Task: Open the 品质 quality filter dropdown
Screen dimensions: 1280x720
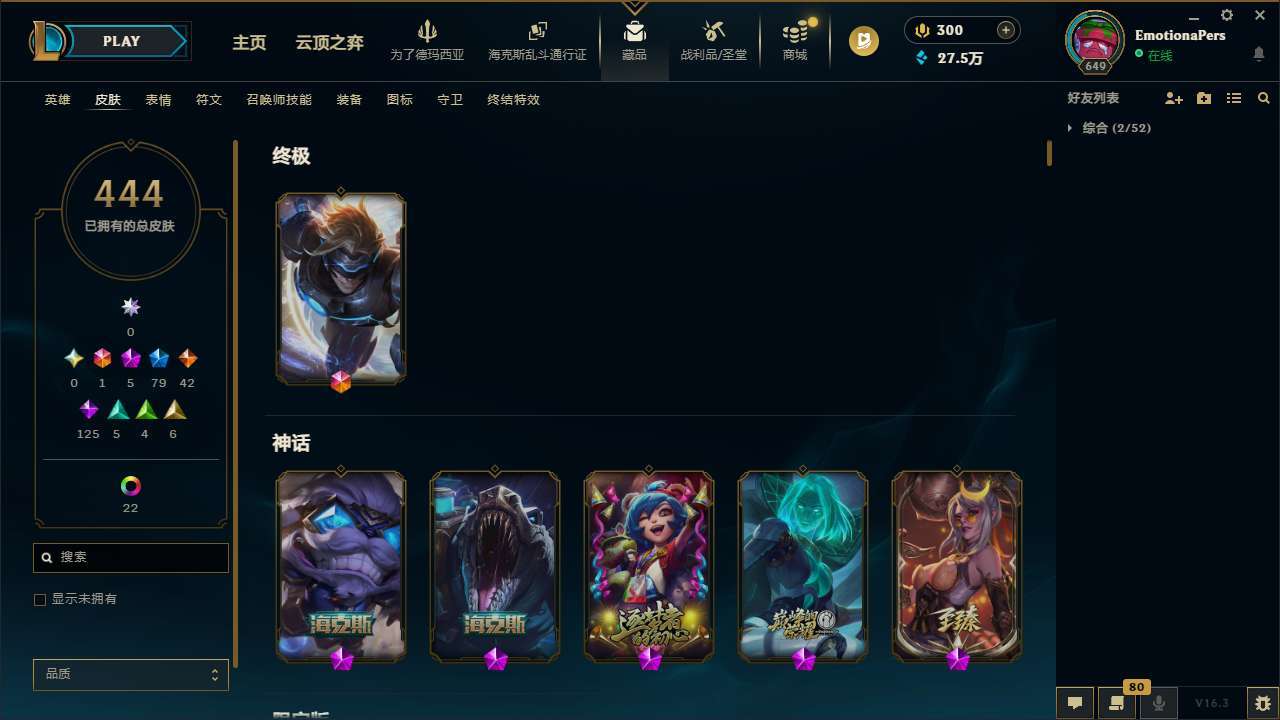Action: coord(130,674)
